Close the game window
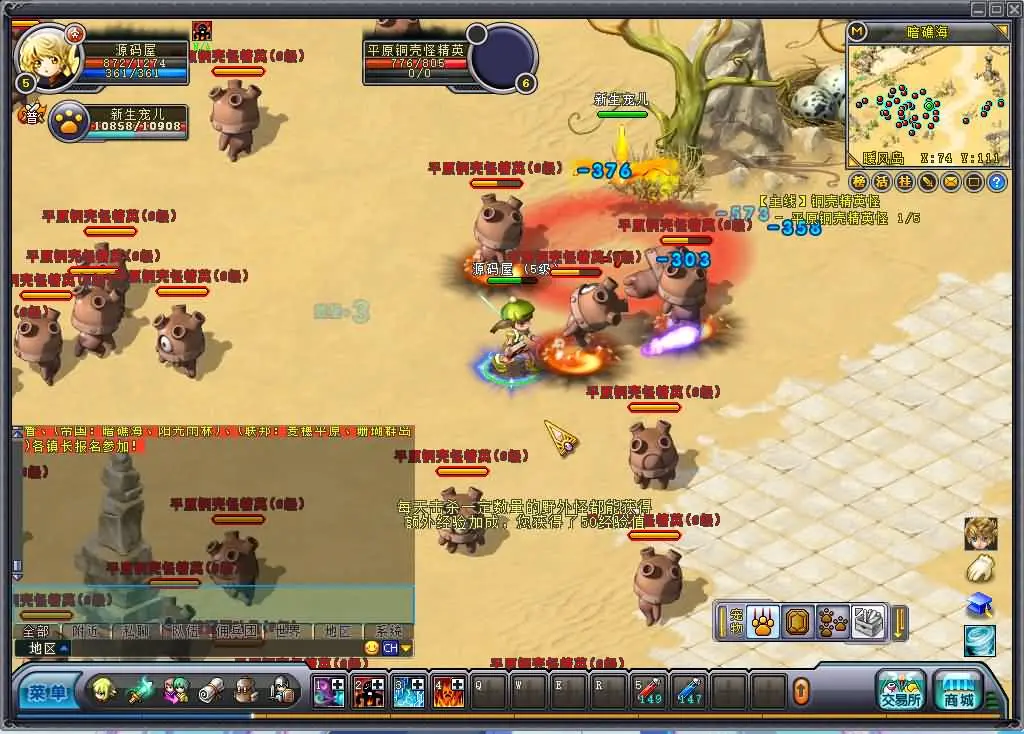Viewport: 1024px width, 734px height. [x=1014, y=9]
